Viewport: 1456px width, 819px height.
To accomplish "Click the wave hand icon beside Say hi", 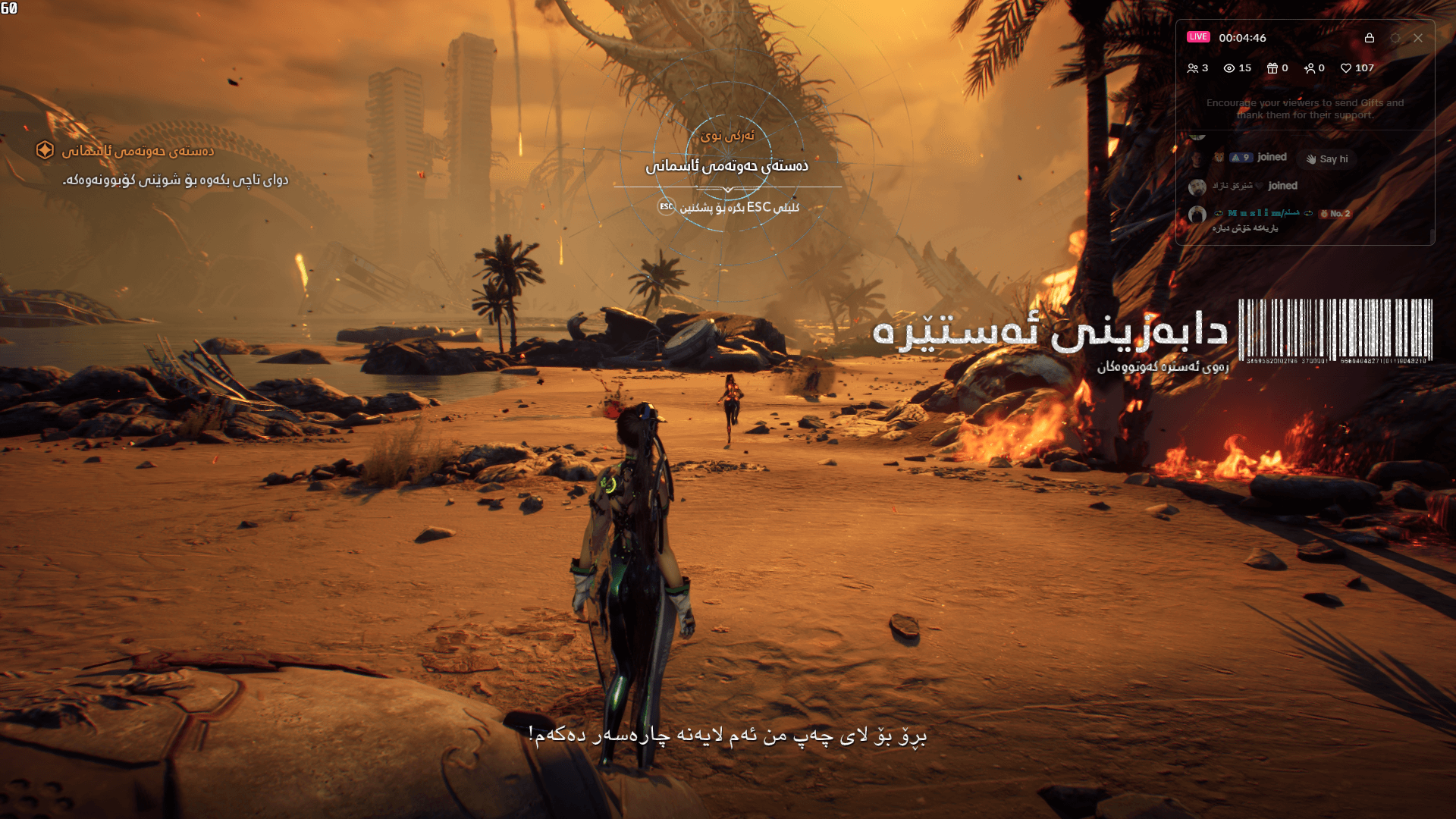I will pyautogui.click(x=1313, y=159).
